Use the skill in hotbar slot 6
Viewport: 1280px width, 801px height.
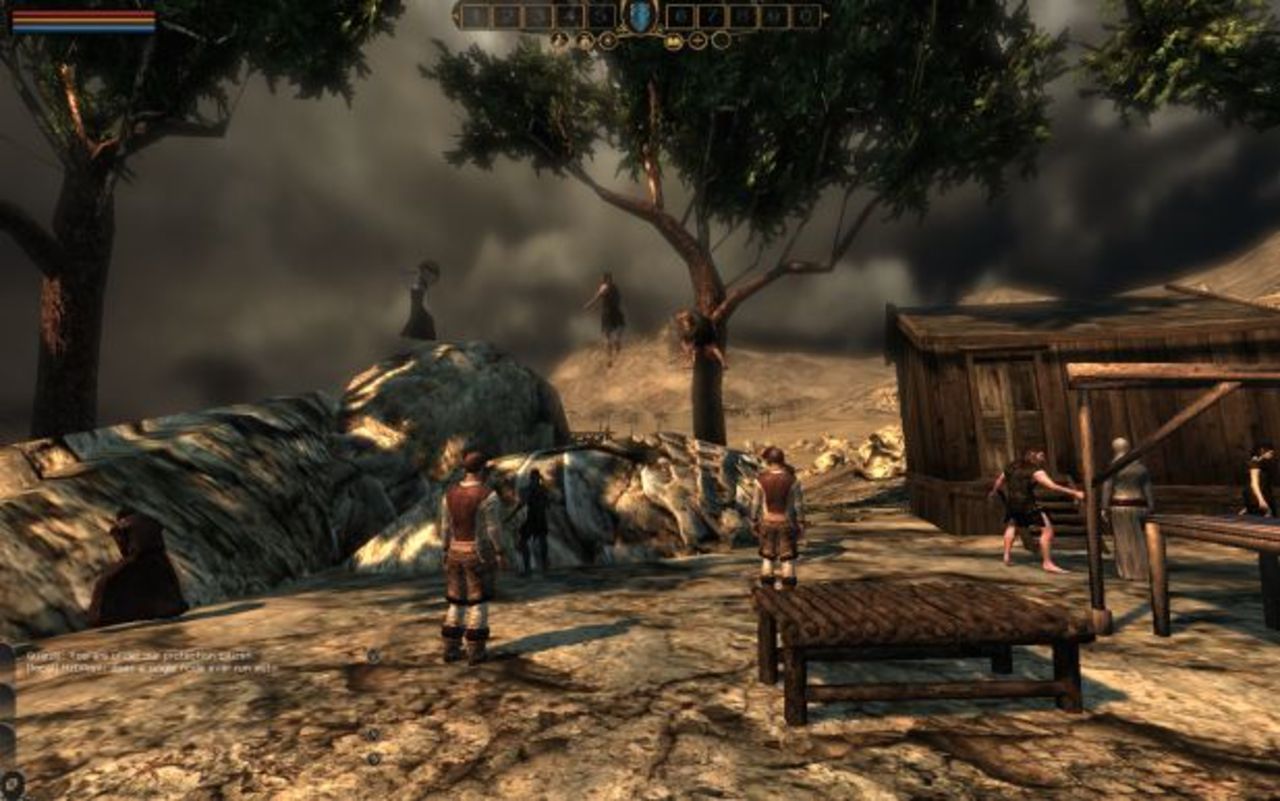[681, 15]
